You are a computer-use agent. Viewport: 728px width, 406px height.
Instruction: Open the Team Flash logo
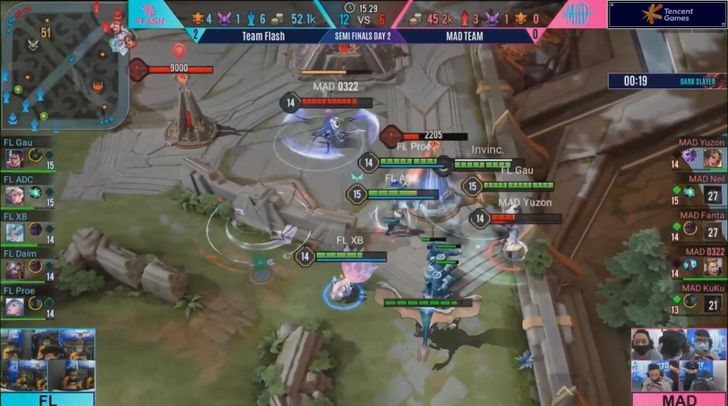(x=151, y=14)
